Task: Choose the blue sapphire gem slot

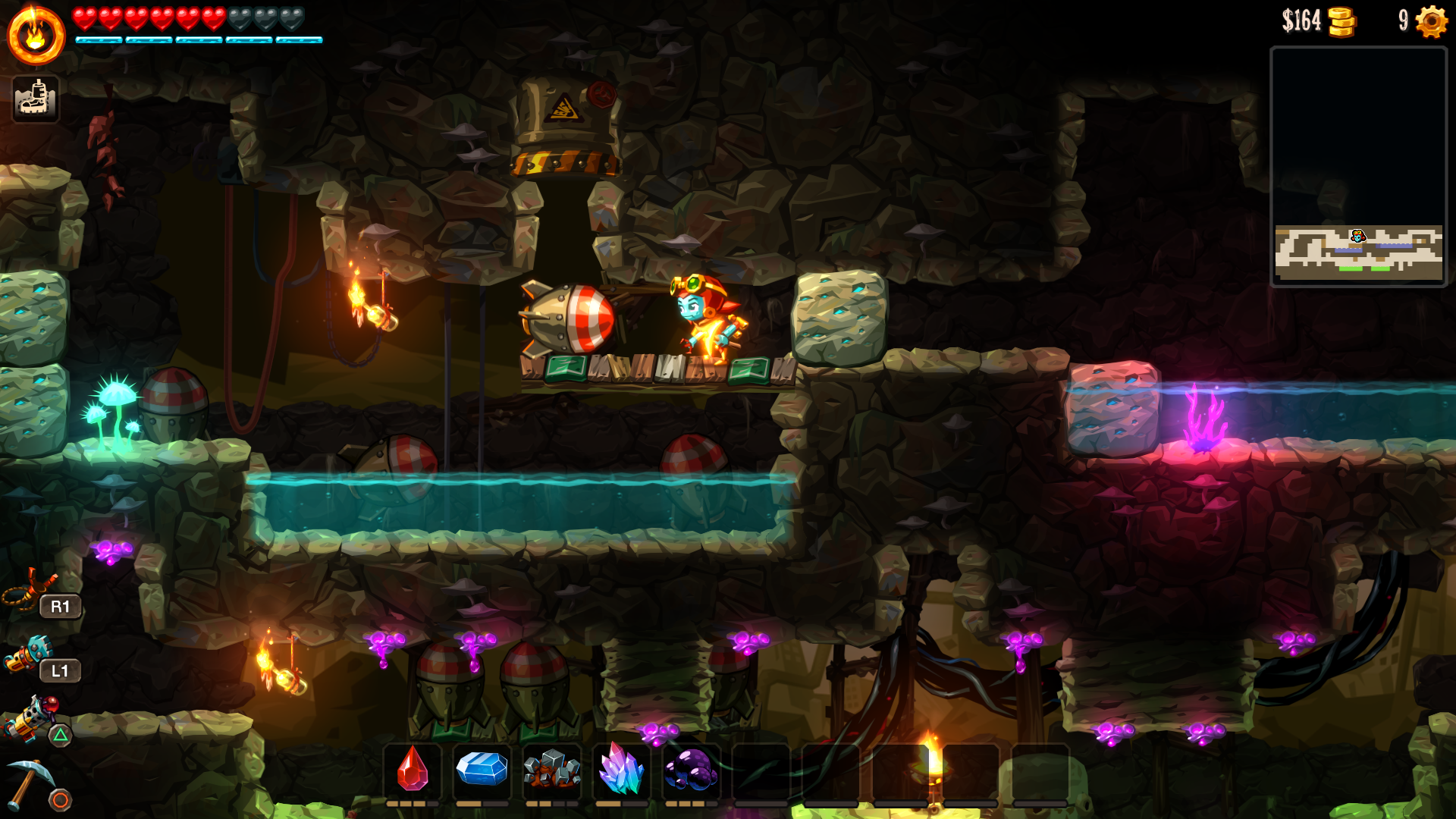Action: 482,770
